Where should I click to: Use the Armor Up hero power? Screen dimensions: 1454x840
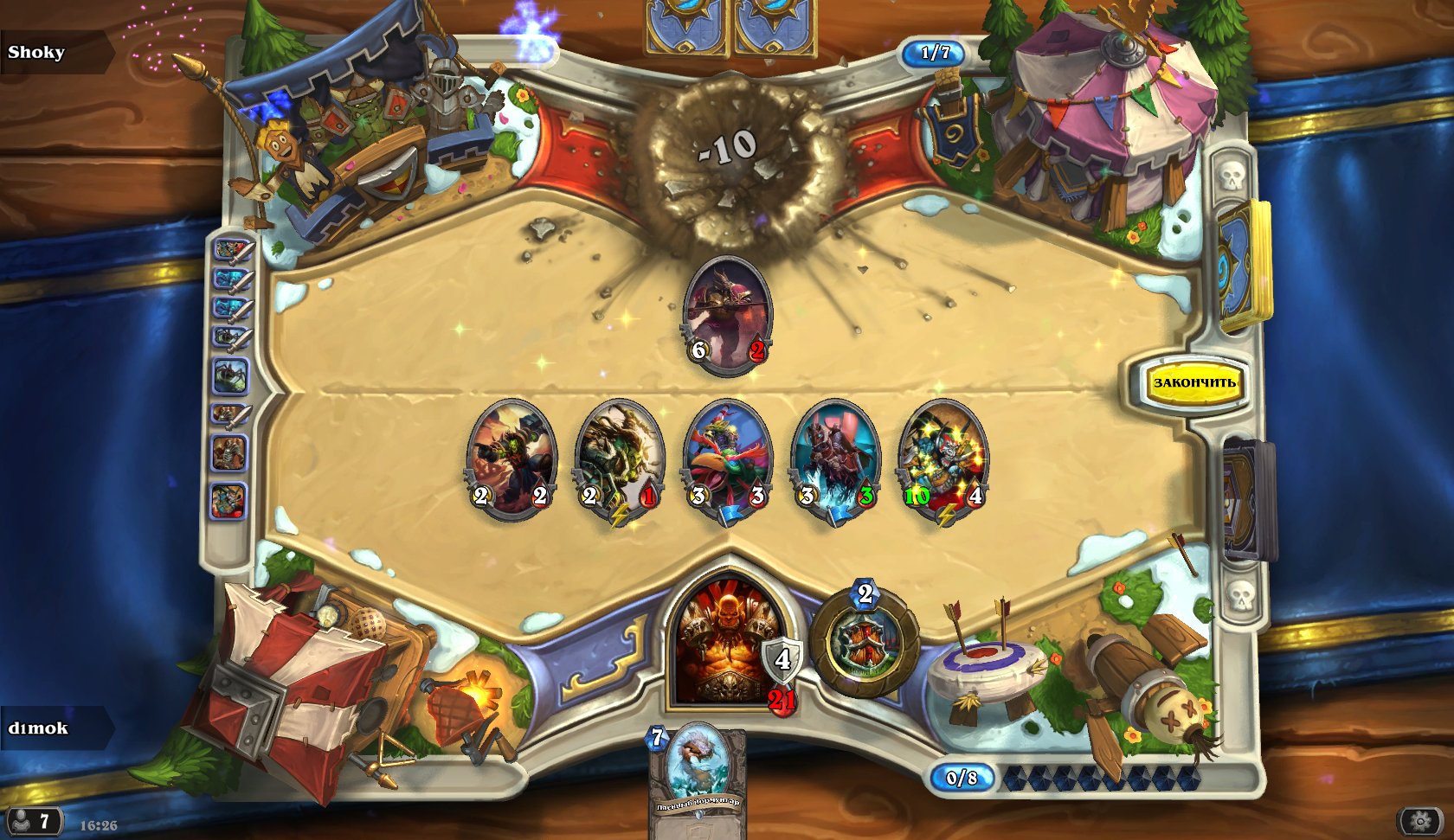865,643
